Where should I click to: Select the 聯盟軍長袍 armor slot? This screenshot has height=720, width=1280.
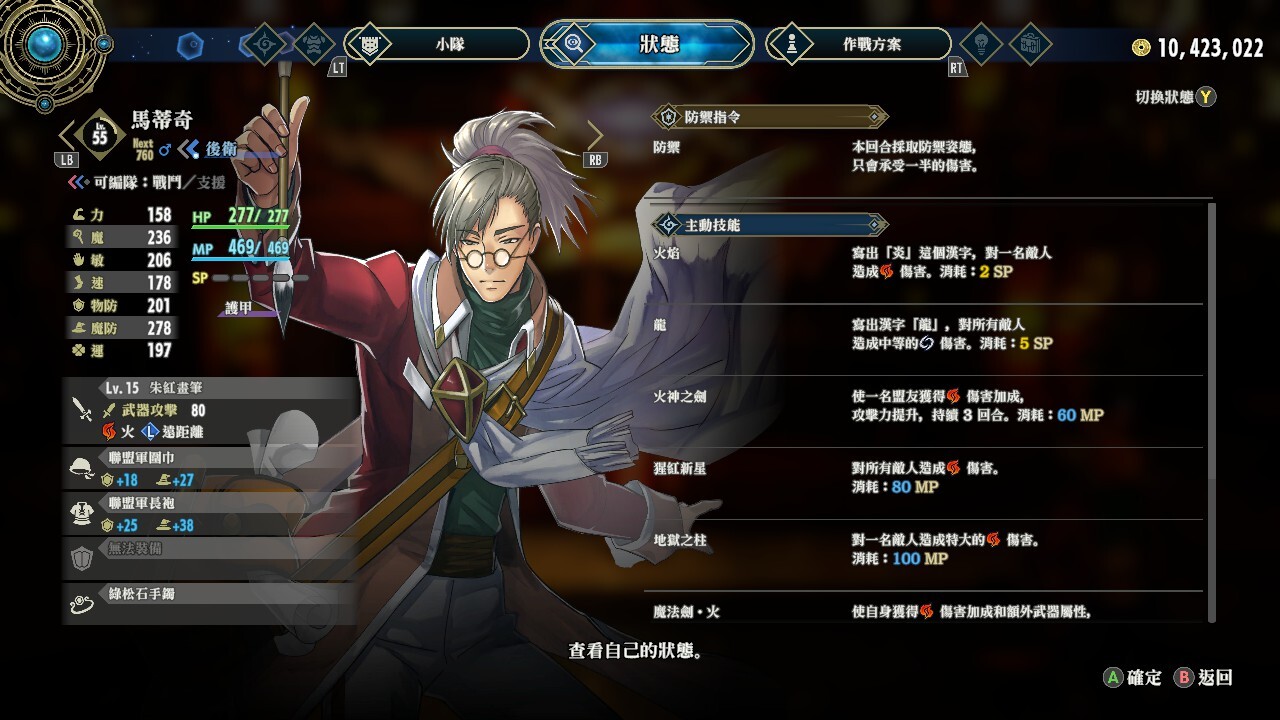click(x=210, y=514)
